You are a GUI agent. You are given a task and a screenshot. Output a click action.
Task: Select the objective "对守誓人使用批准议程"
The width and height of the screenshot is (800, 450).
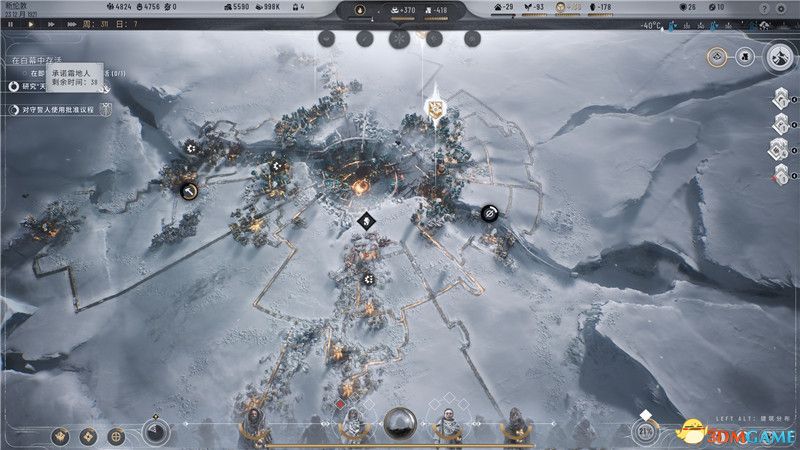(62, 109)
